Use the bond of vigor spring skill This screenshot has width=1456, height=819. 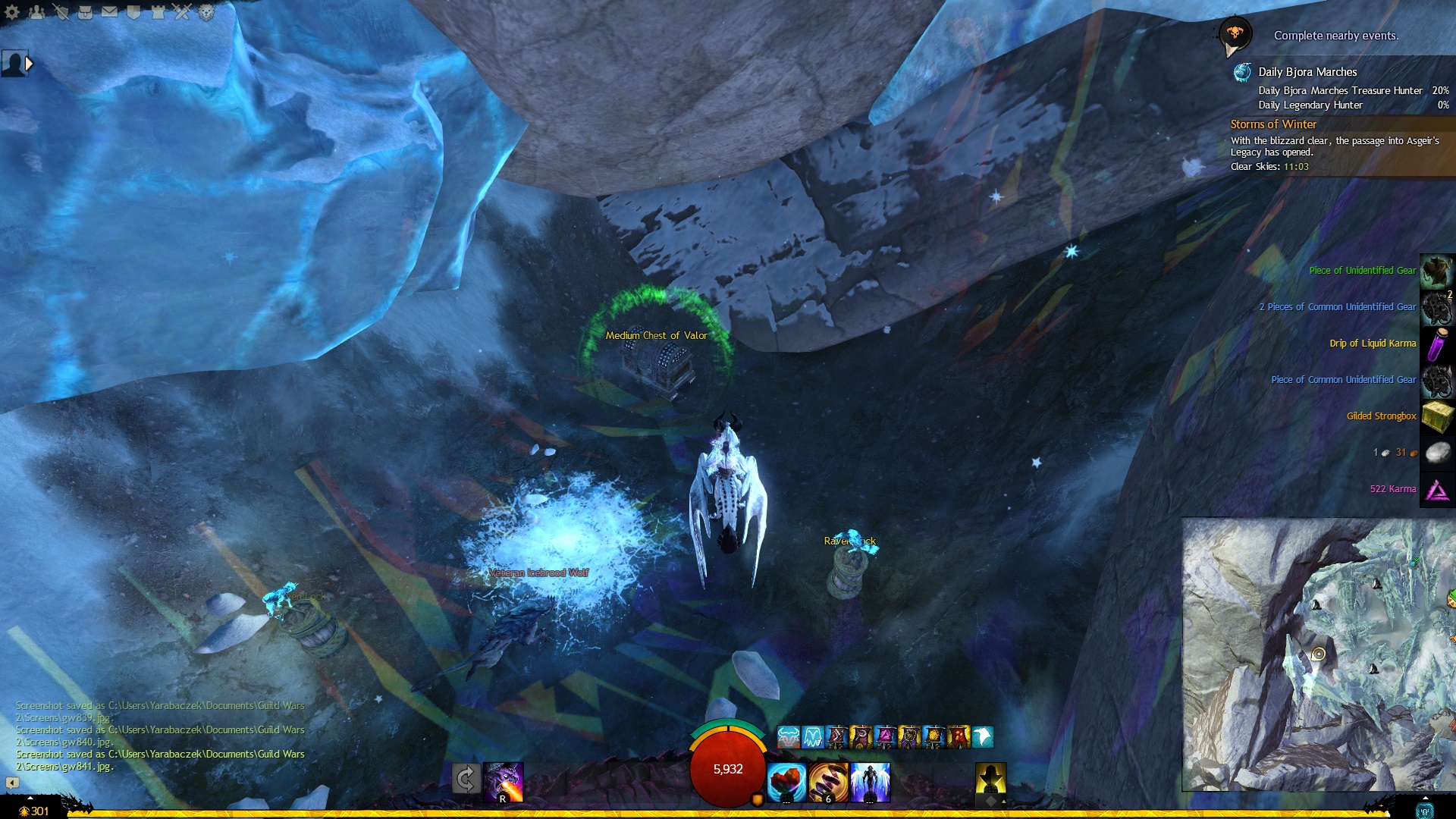[x=828, y=782]
